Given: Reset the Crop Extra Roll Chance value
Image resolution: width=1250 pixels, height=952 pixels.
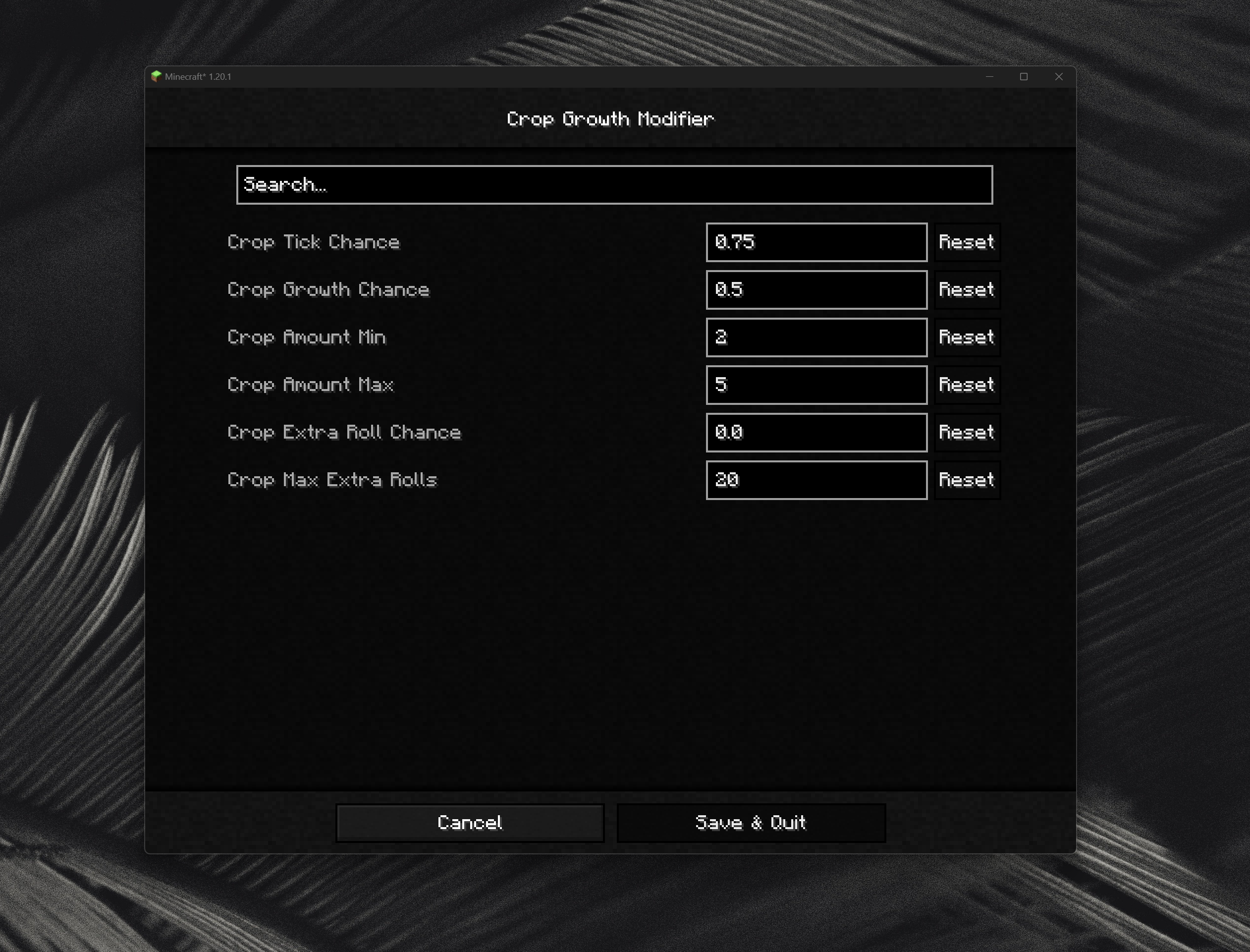Looking at the screenshot, I should (966, 432).
